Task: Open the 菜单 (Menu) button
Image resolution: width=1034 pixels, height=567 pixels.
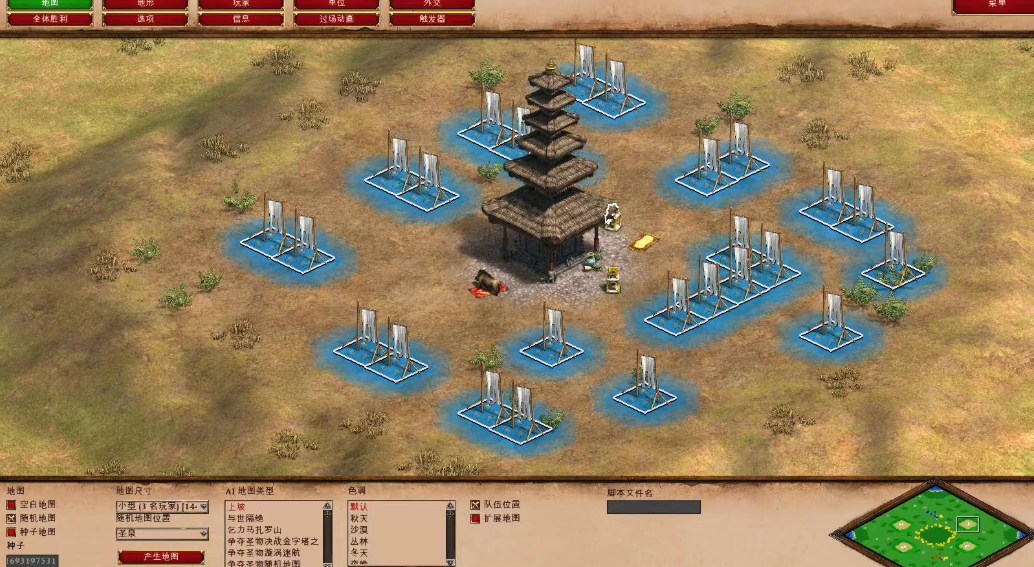Action: click(x=992, y=5)
